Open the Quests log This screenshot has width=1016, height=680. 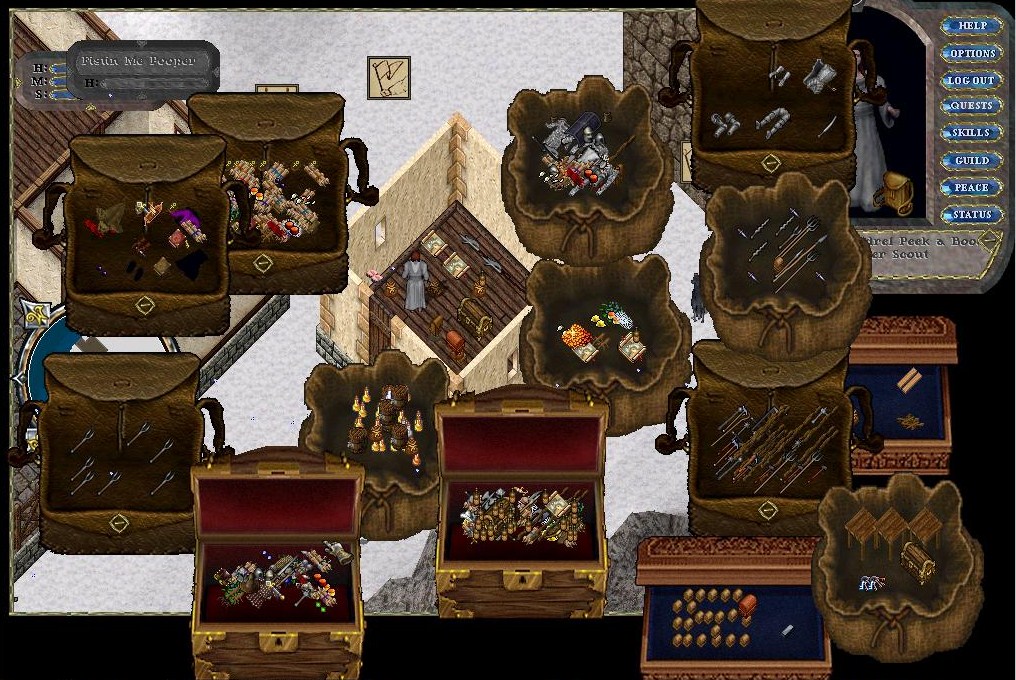972,106
